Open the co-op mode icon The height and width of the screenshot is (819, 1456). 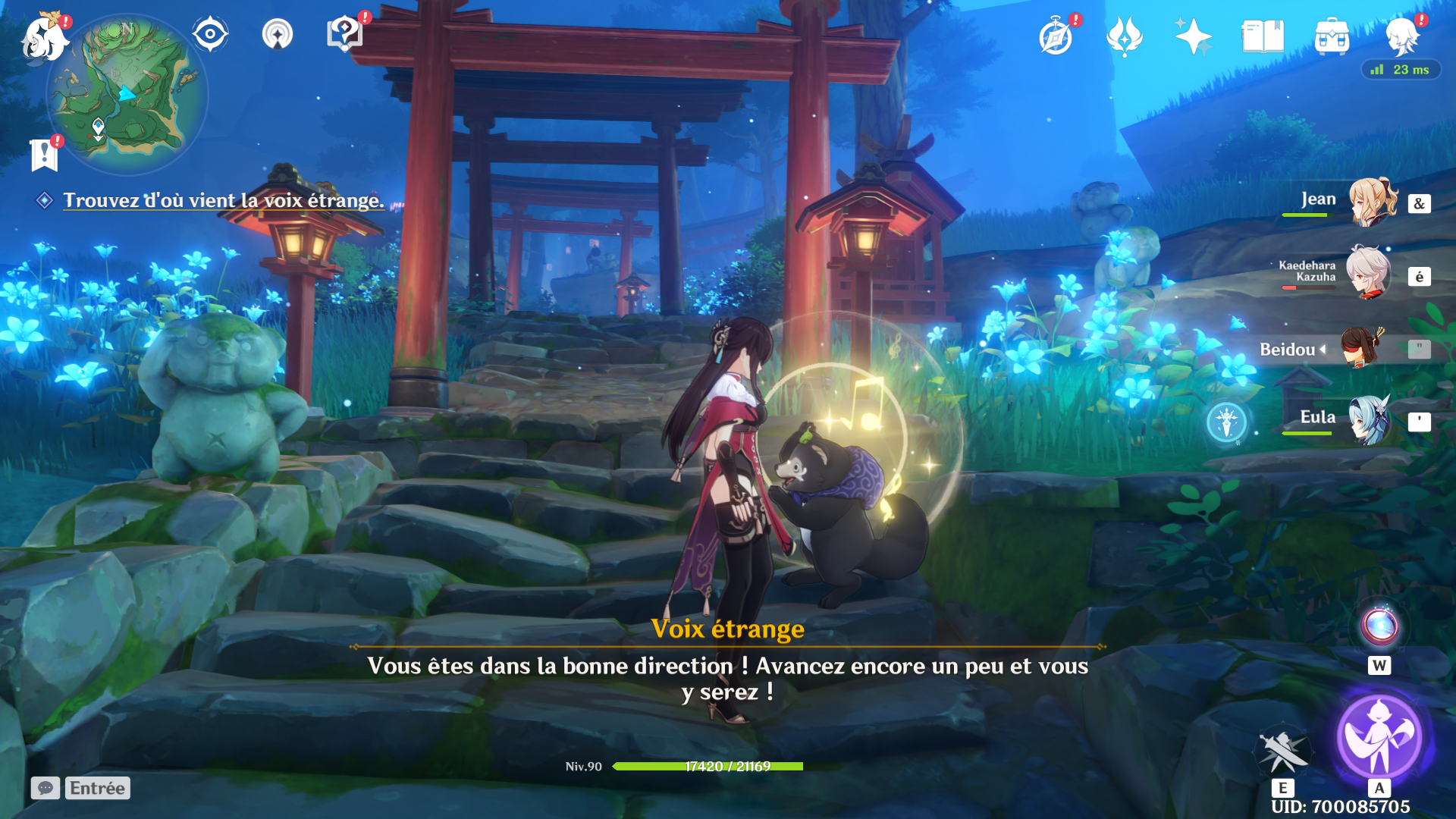(277, 35)
